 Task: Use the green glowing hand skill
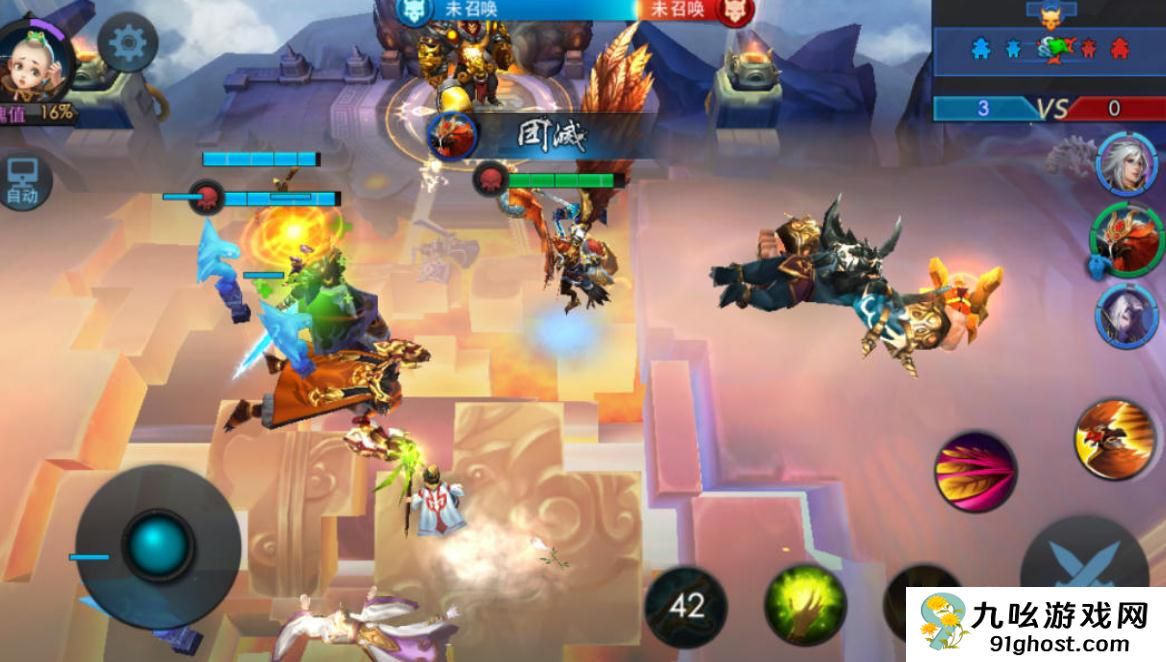(x=805, y=604)
